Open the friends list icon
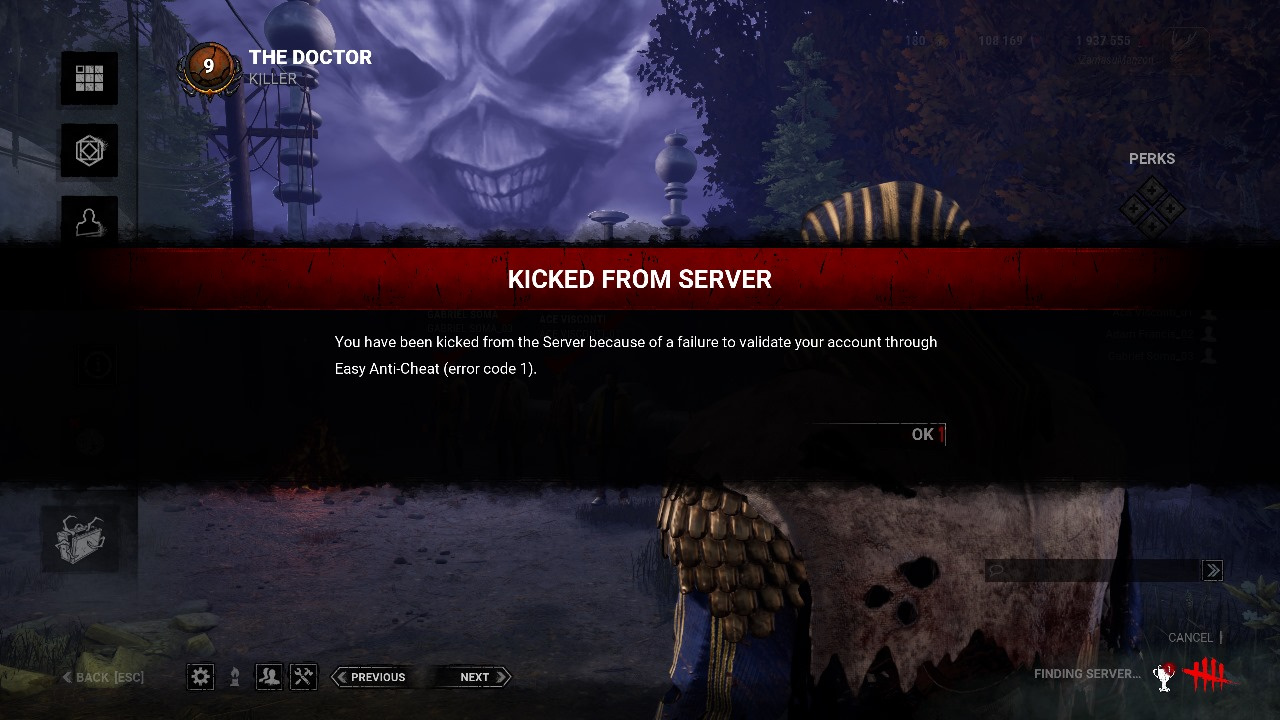The height and width of the screenshot is (720, 1280). tap(269, 677)
